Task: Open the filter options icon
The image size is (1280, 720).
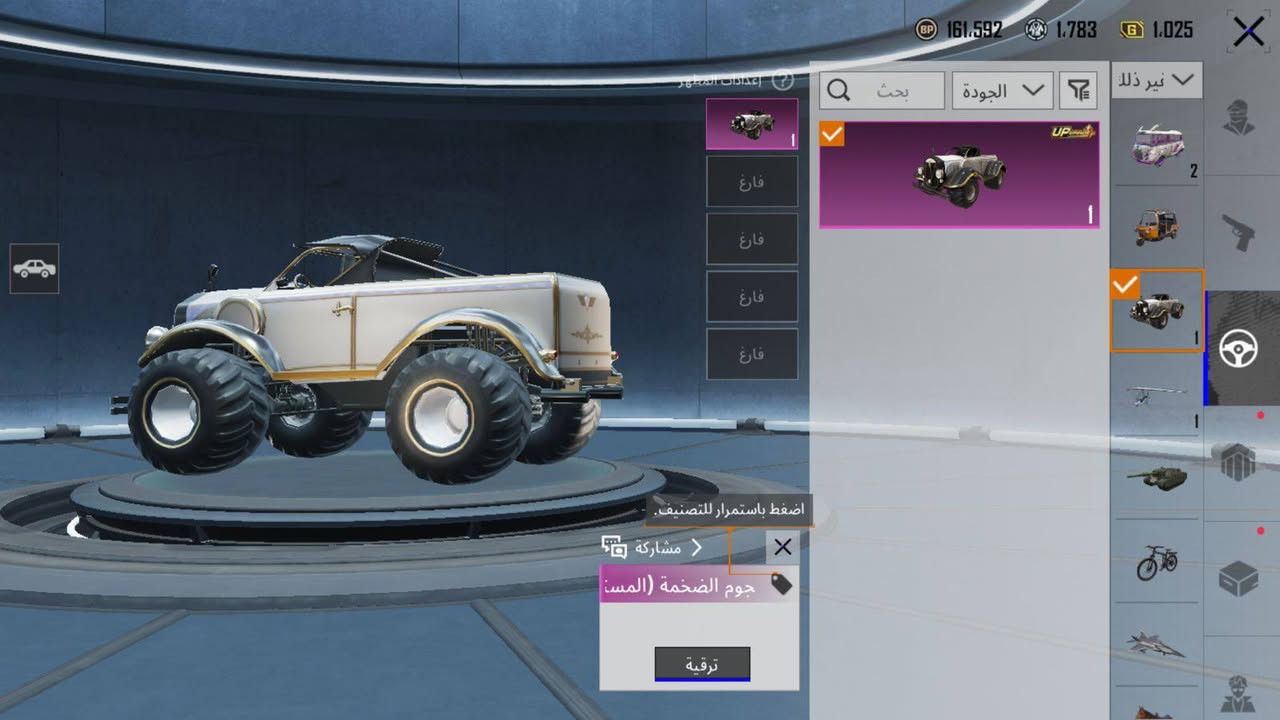Action: (x=1078, y=91)
